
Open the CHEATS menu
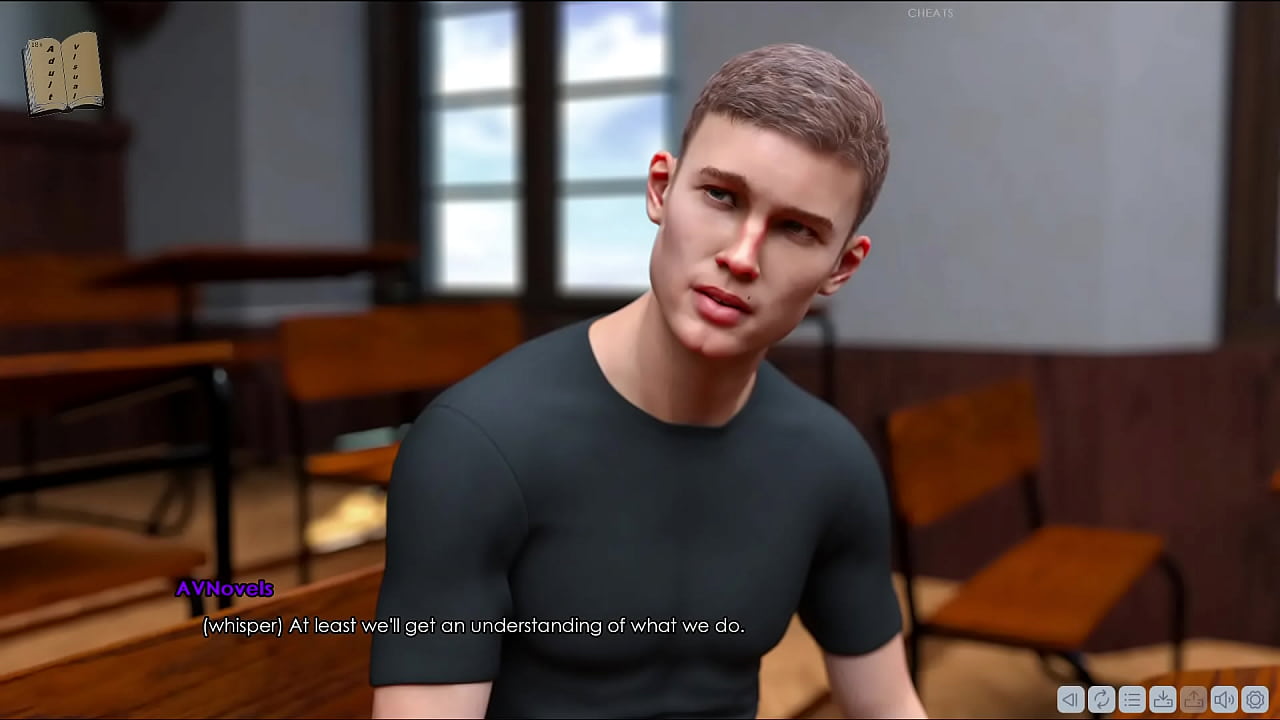click(930, 13)
